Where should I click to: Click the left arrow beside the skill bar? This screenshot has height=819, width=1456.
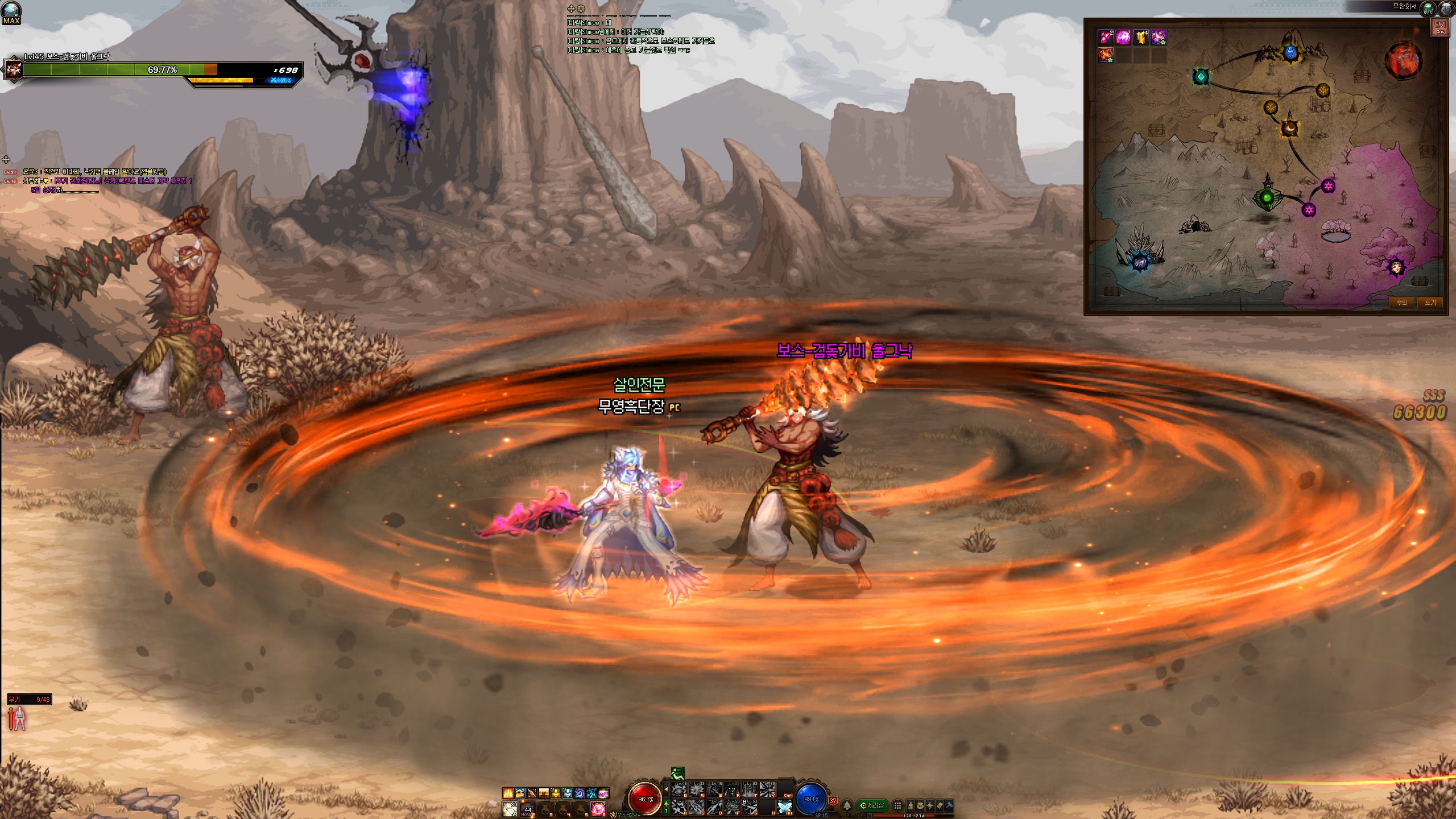point(666,789)
